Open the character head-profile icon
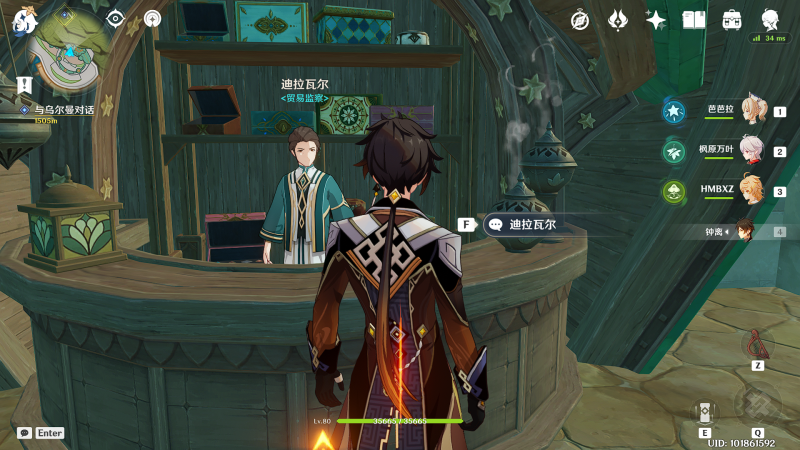Viewport: 800px width, 450px height. point(770,19)
